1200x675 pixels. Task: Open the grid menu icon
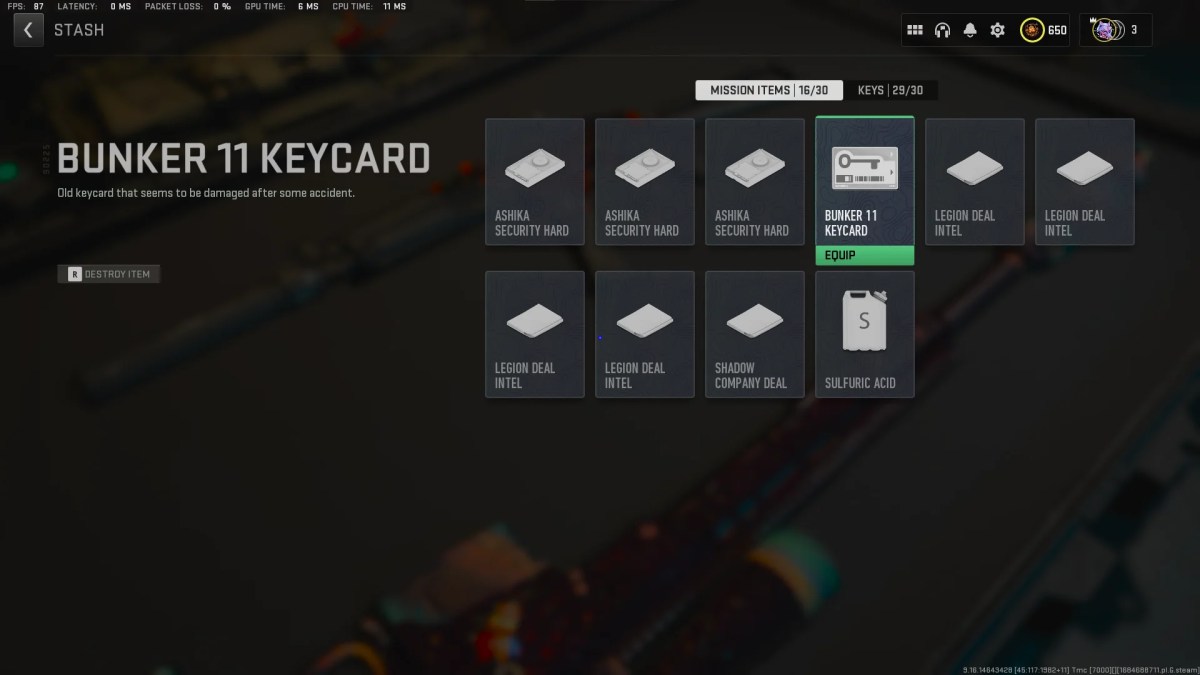[x=914, y=30]
